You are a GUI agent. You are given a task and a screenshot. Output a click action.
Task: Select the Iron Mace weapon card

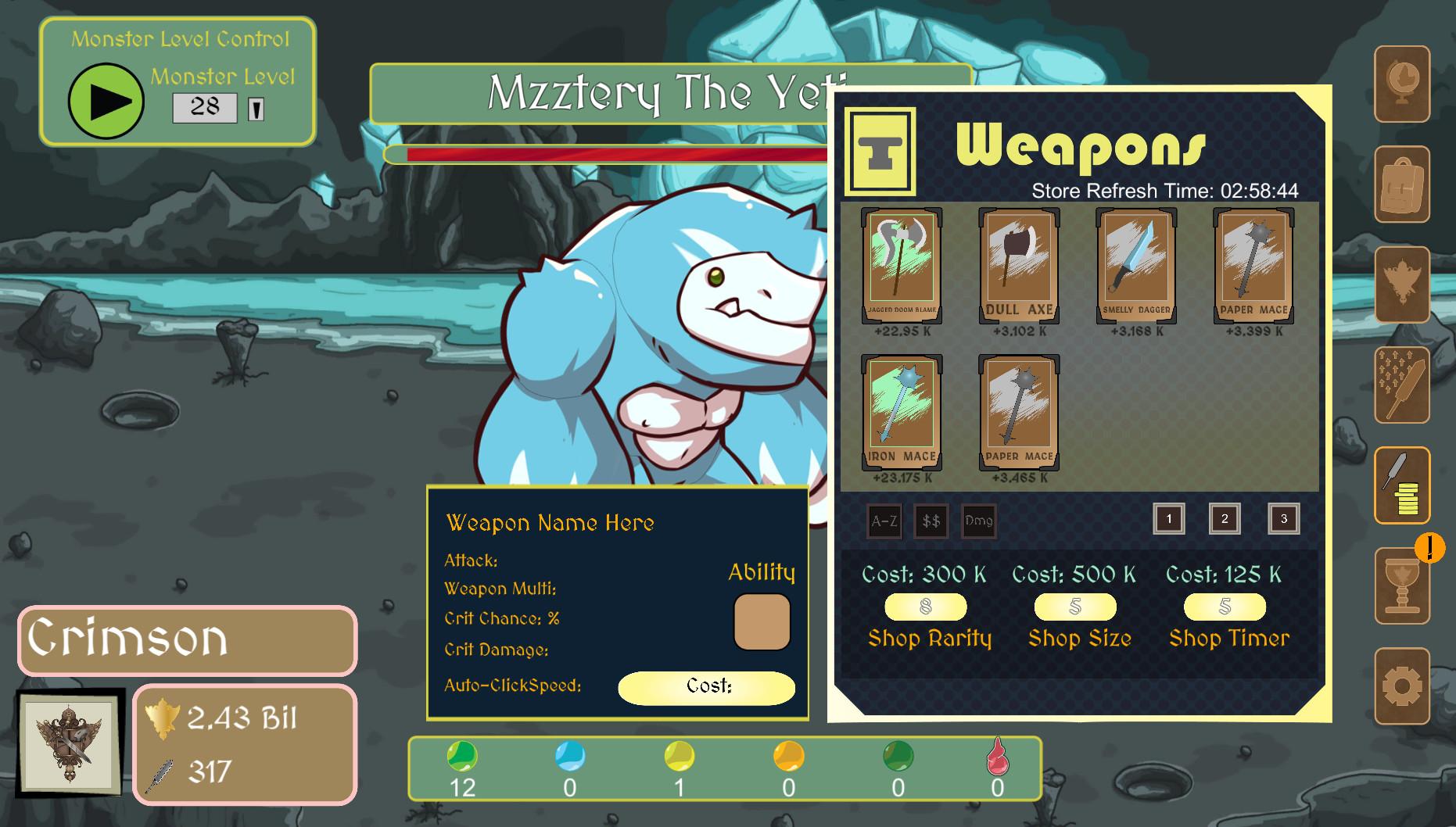coord(902,413)
